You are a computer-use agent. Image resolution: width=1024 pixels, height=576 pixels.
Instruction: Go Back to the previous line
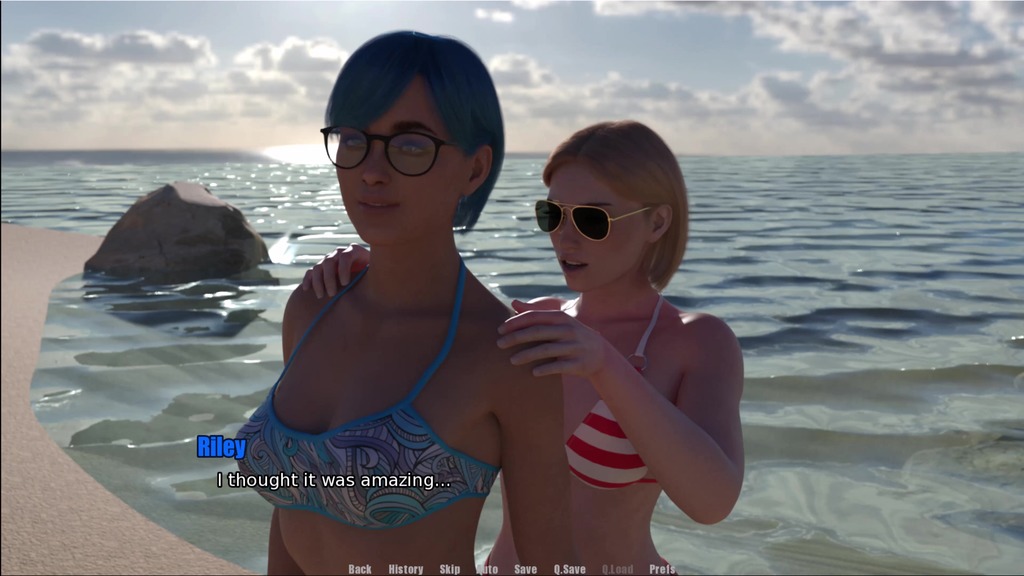[x=360, y=569]
